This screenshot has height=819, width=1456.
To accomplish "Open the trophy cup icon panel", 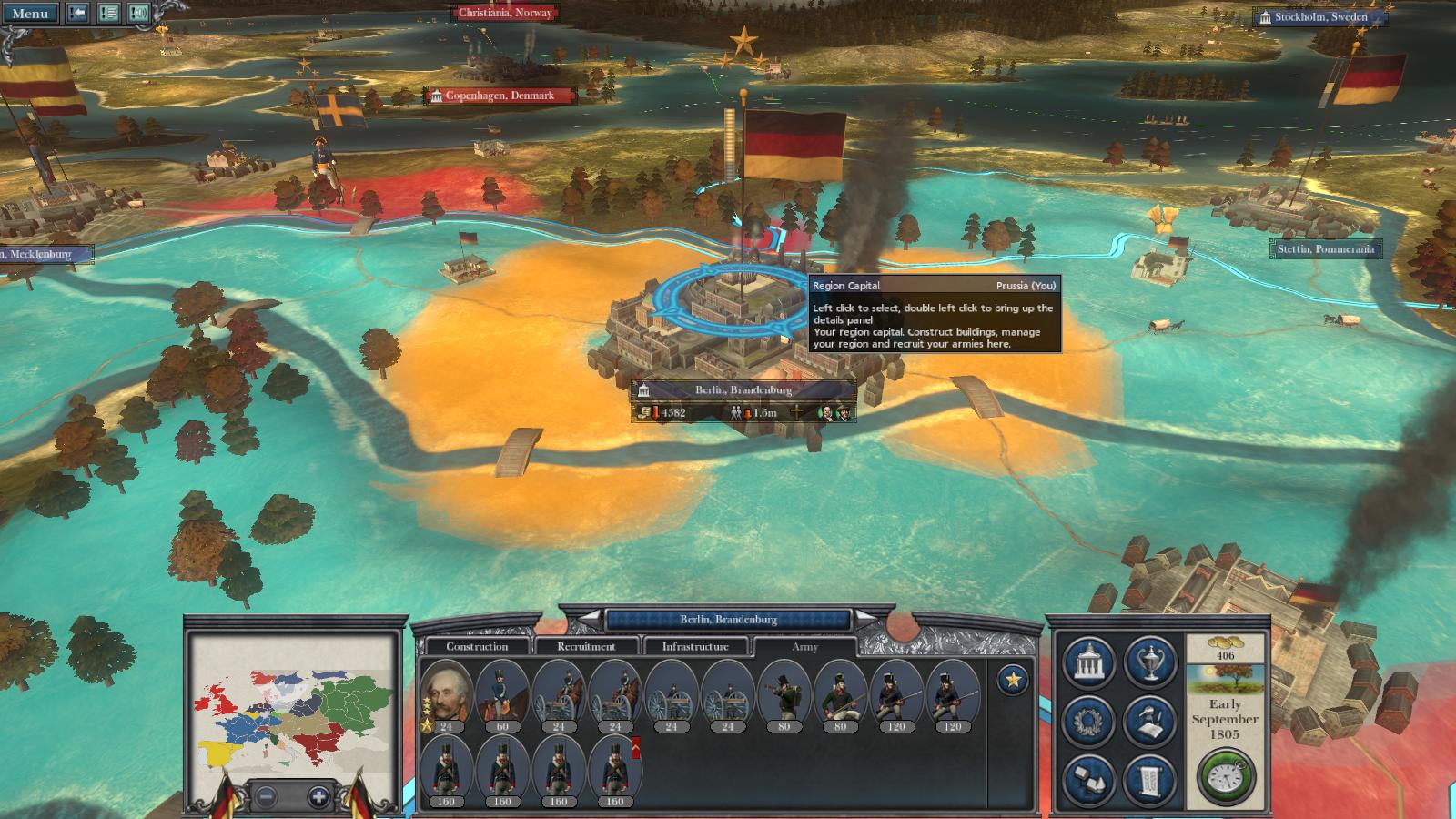I will click(x=1150, y=662).
